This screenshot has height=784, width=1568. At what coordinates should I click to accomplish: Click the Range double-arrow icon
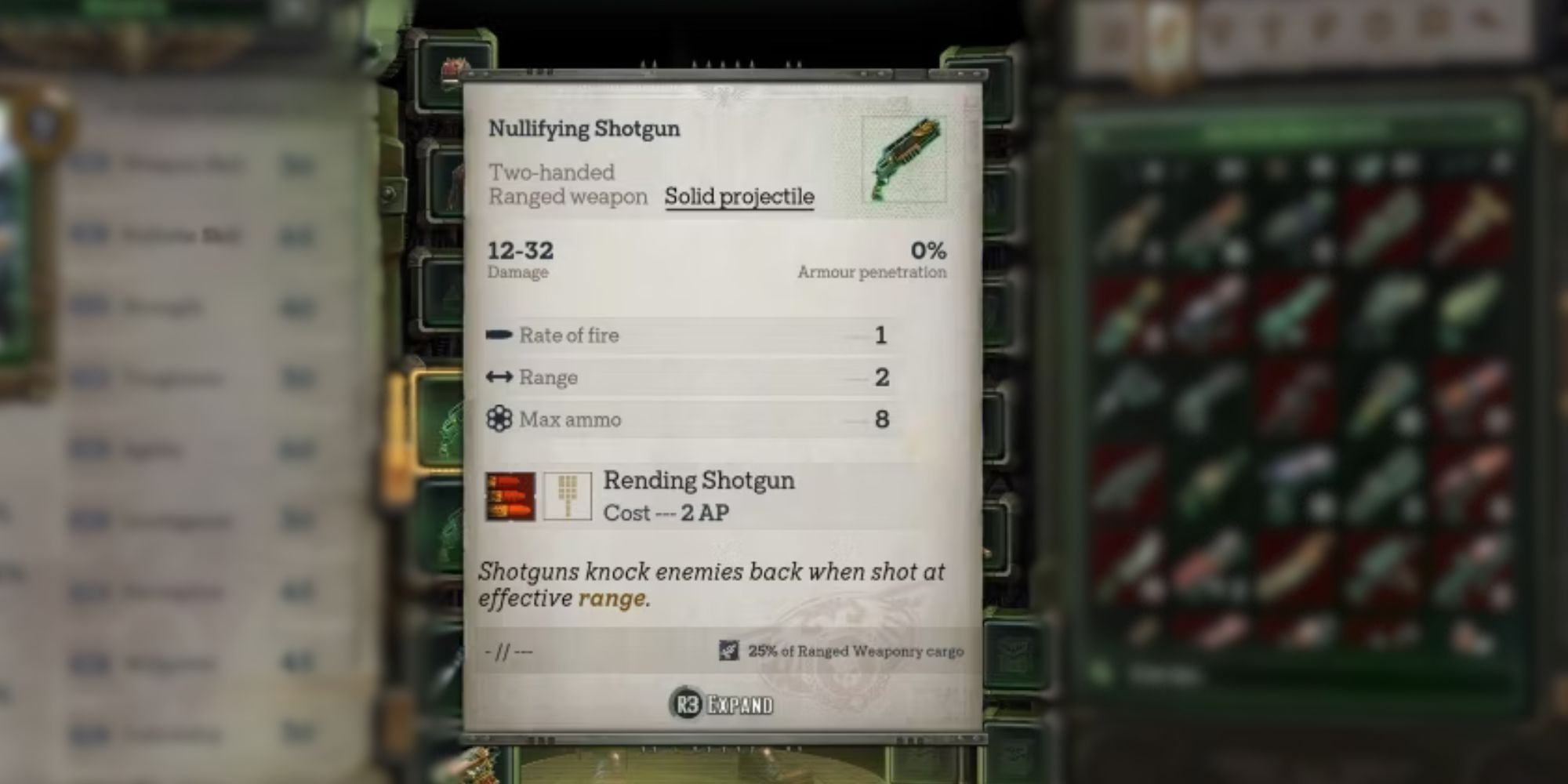[499, 377]
